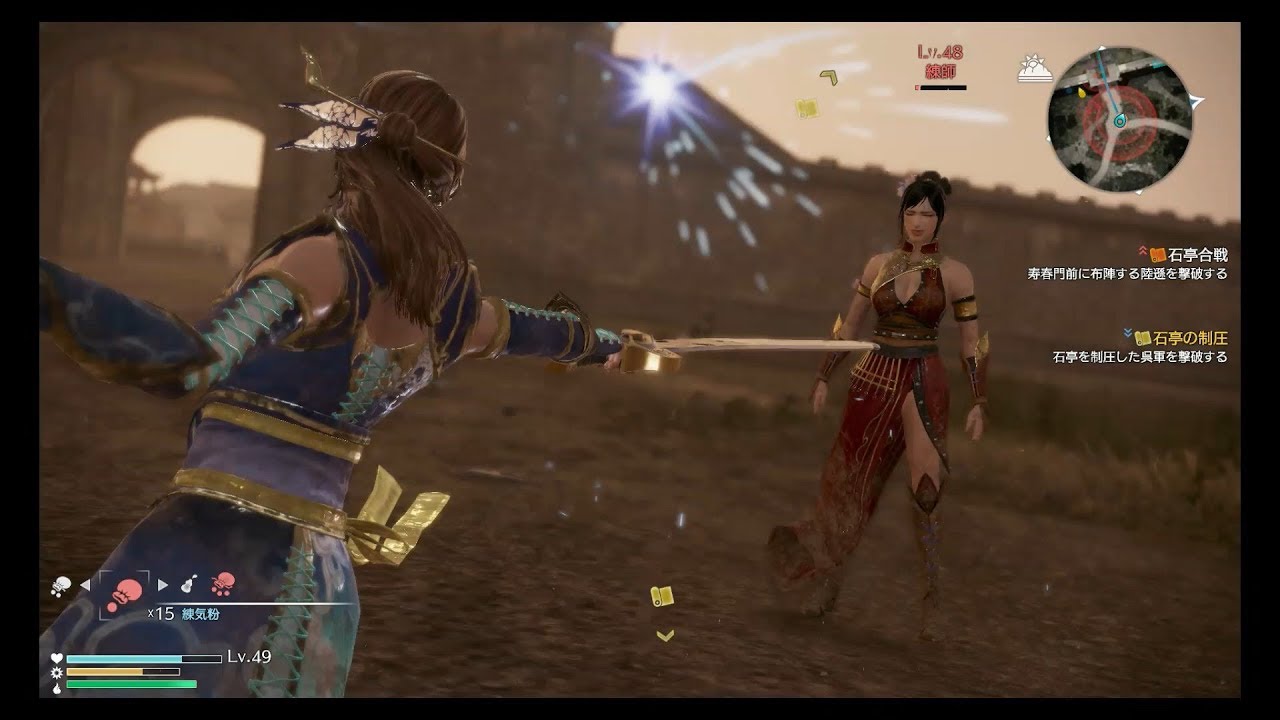Click the sun icon beside the musou gauge
This screenshot has height=720, width=1280.
(x=56, y=672)
